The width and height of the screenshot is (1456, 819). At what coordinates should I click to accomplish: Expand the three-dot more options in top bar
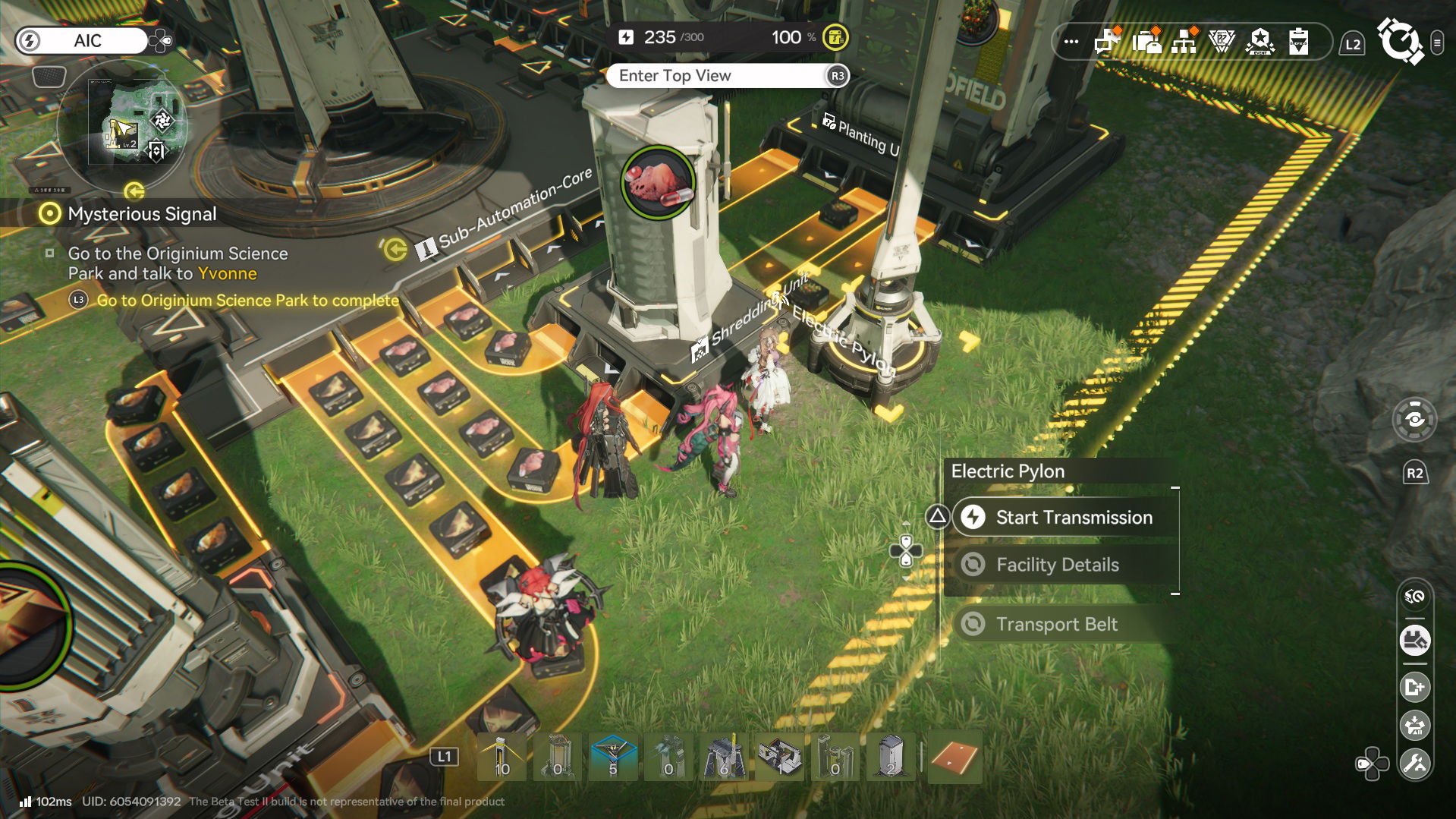click(1070, 43)
